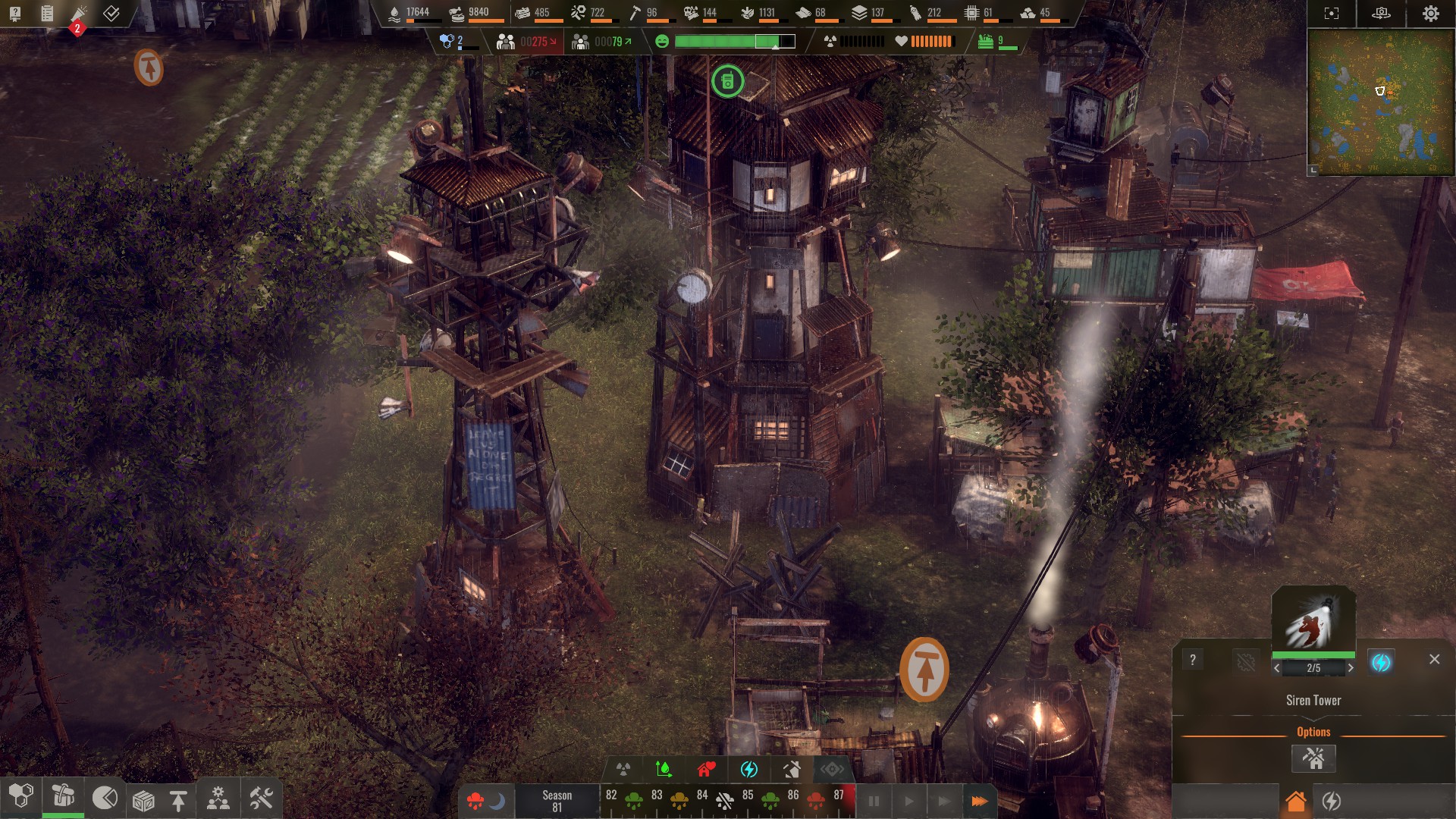Open the statistics pie chart menu
The height and width of the screenshot is (819, 1456).
point(105,798)
